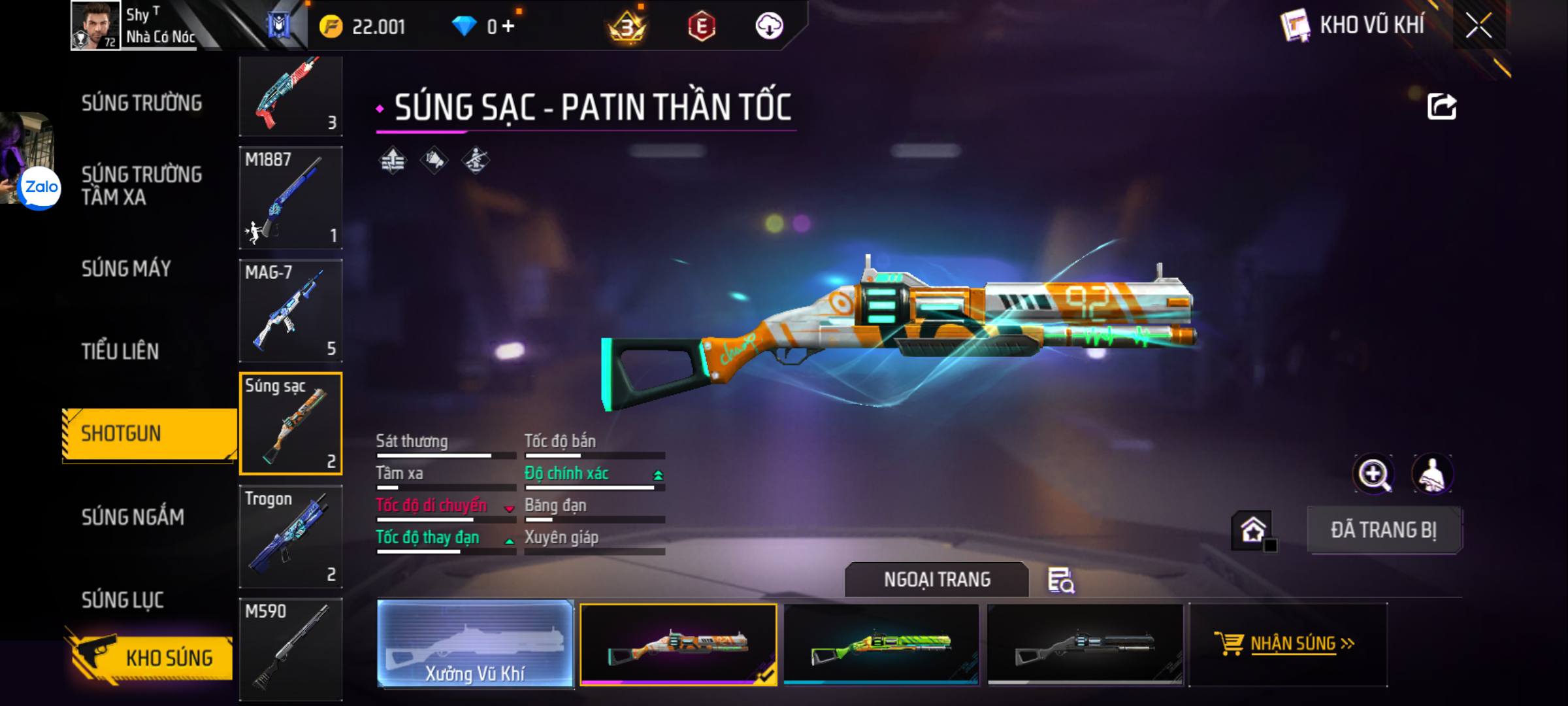Image resolution: width=1568 pixels, height=706 pixels.
Task: Choose the Tiểu Liên category
Action: coord(120,352)
